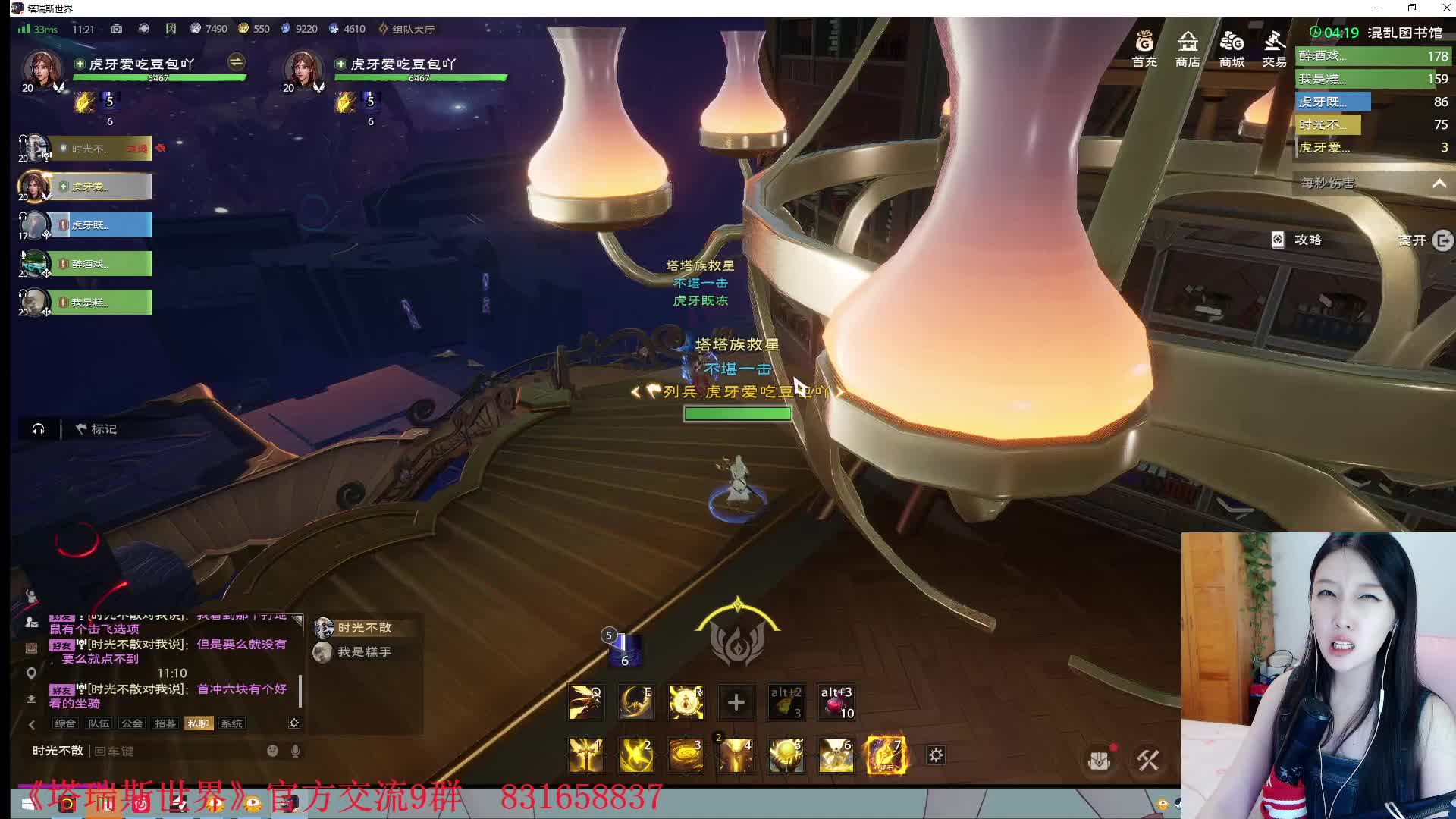Switch to the 公会 chat tab
This screenshot has height=819, width=1456.
(132, 723)
